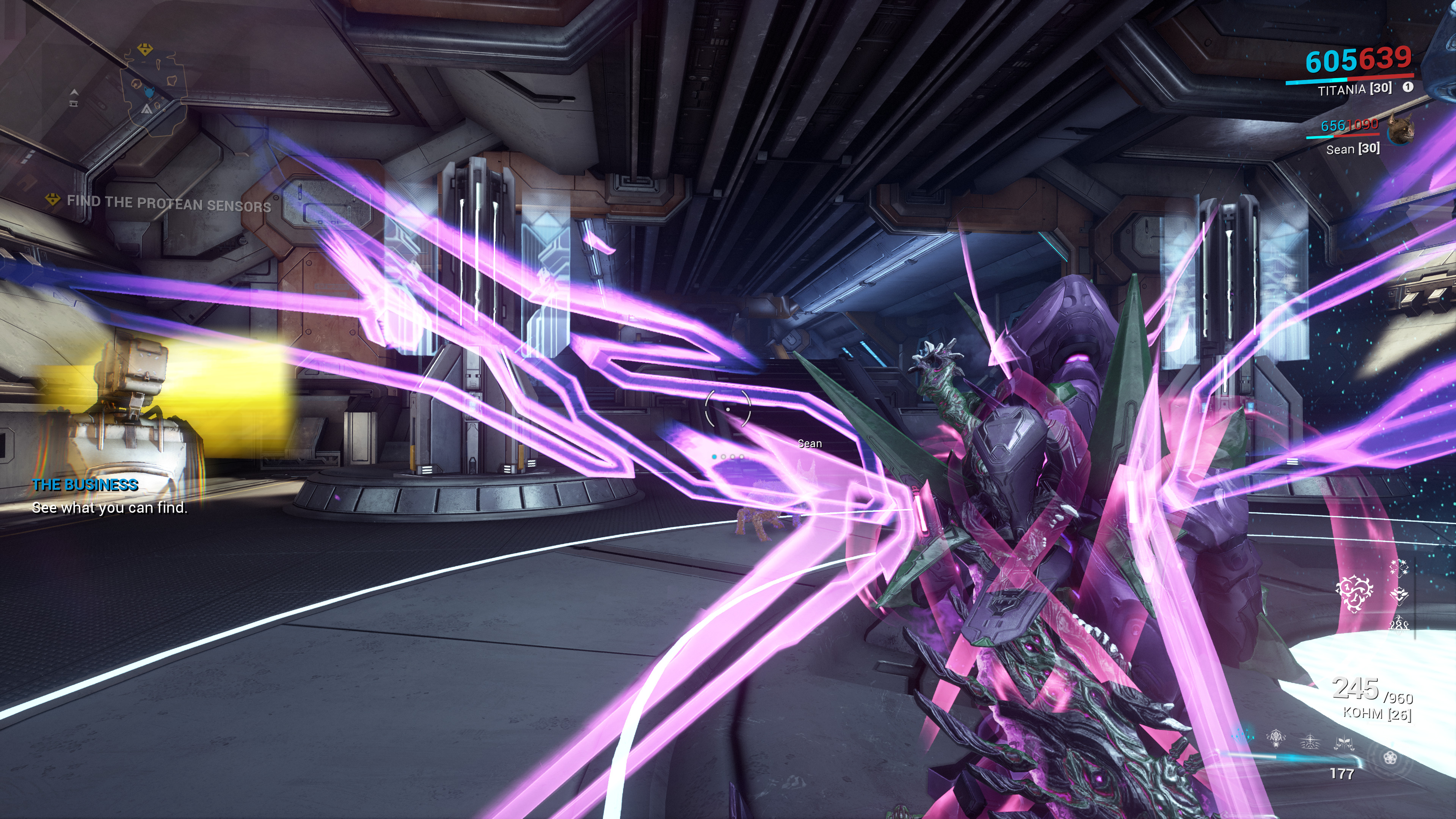Select the yellow objective marker on minimap

tap(145, 49)
